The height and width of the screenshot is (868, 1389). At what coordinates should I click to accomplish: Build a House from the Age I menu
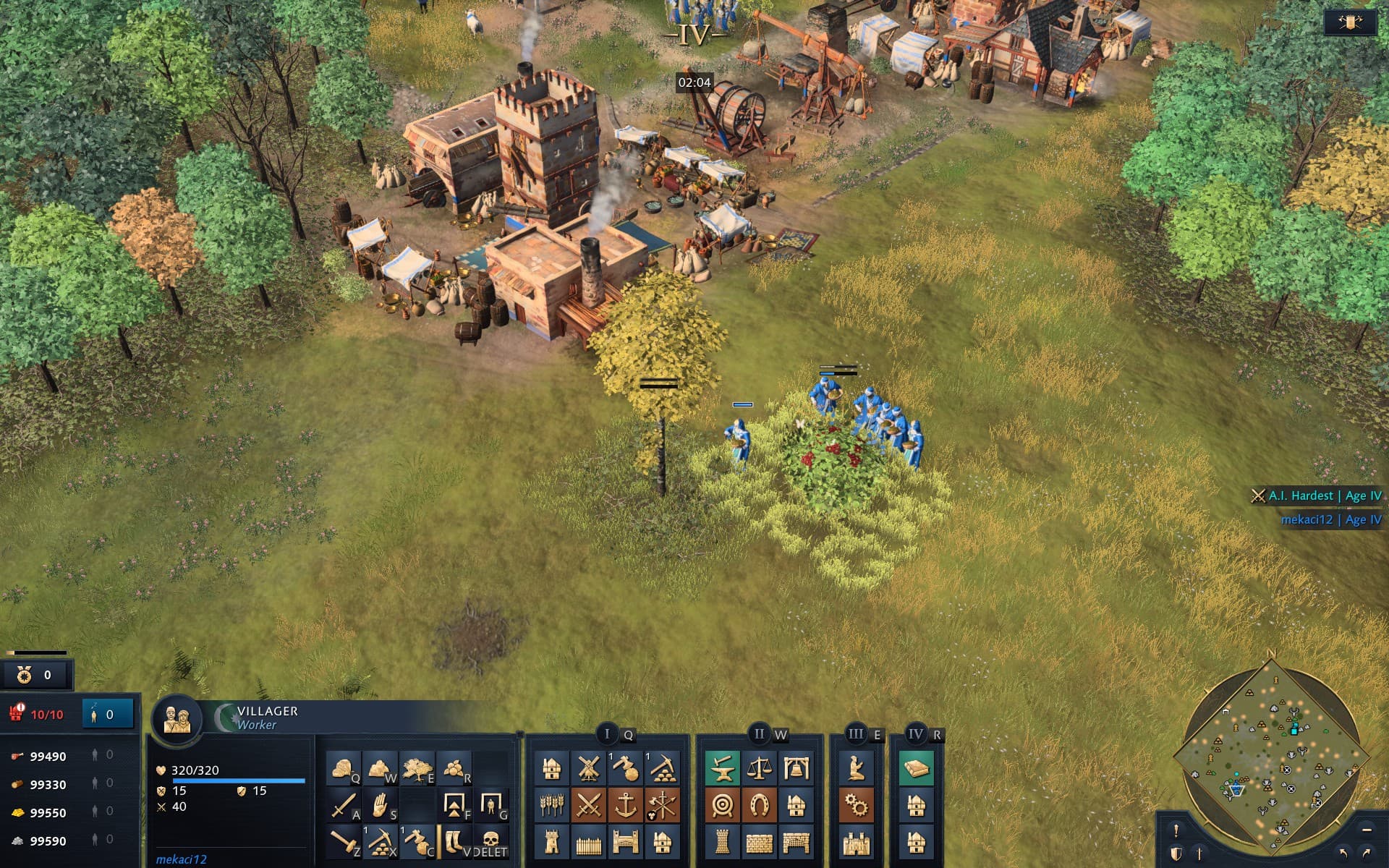pos(553,768)
